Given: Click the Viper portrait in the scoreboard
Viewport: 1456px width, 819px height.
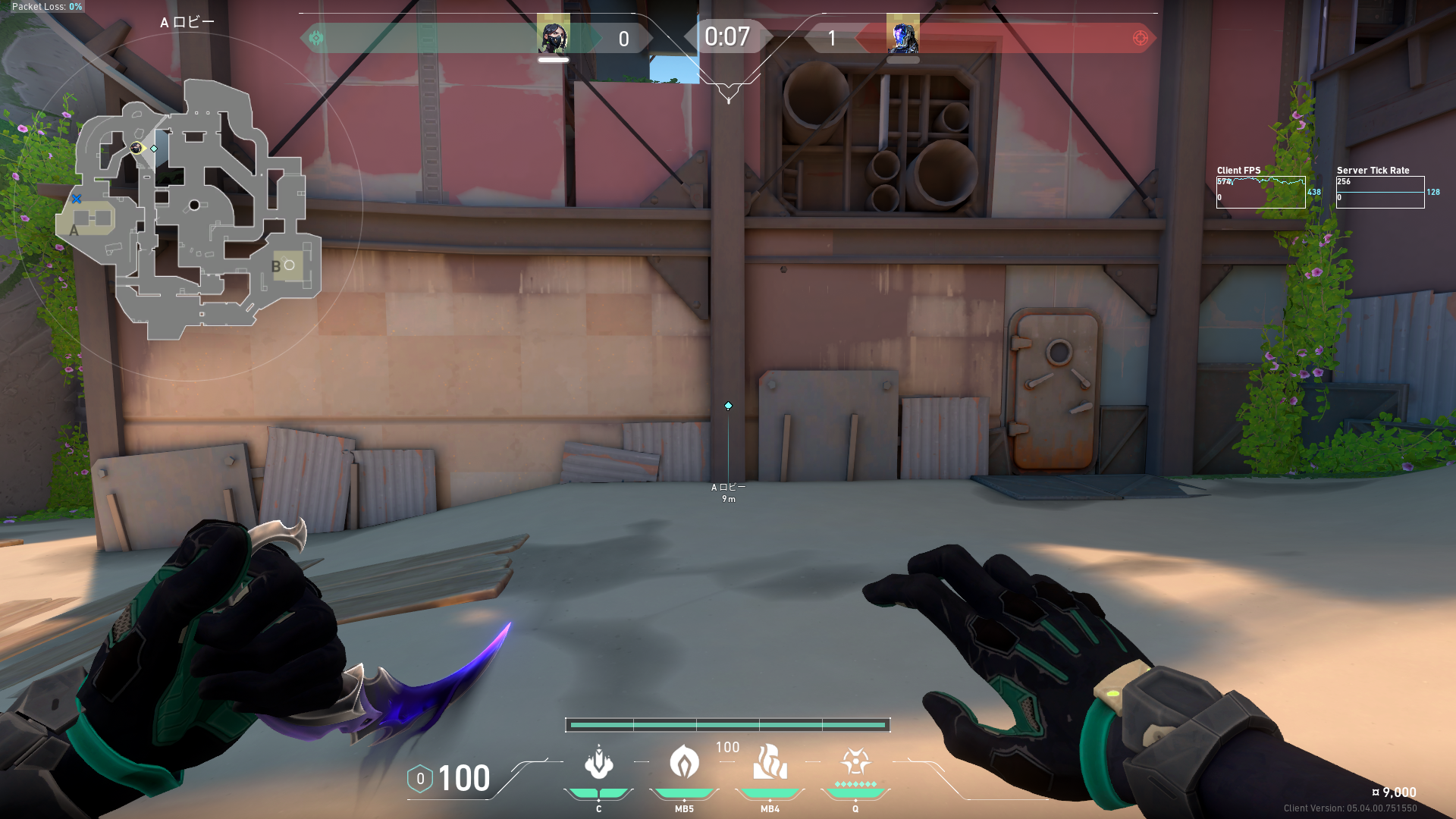Looking at the screenshot, I should coord(553,36).
